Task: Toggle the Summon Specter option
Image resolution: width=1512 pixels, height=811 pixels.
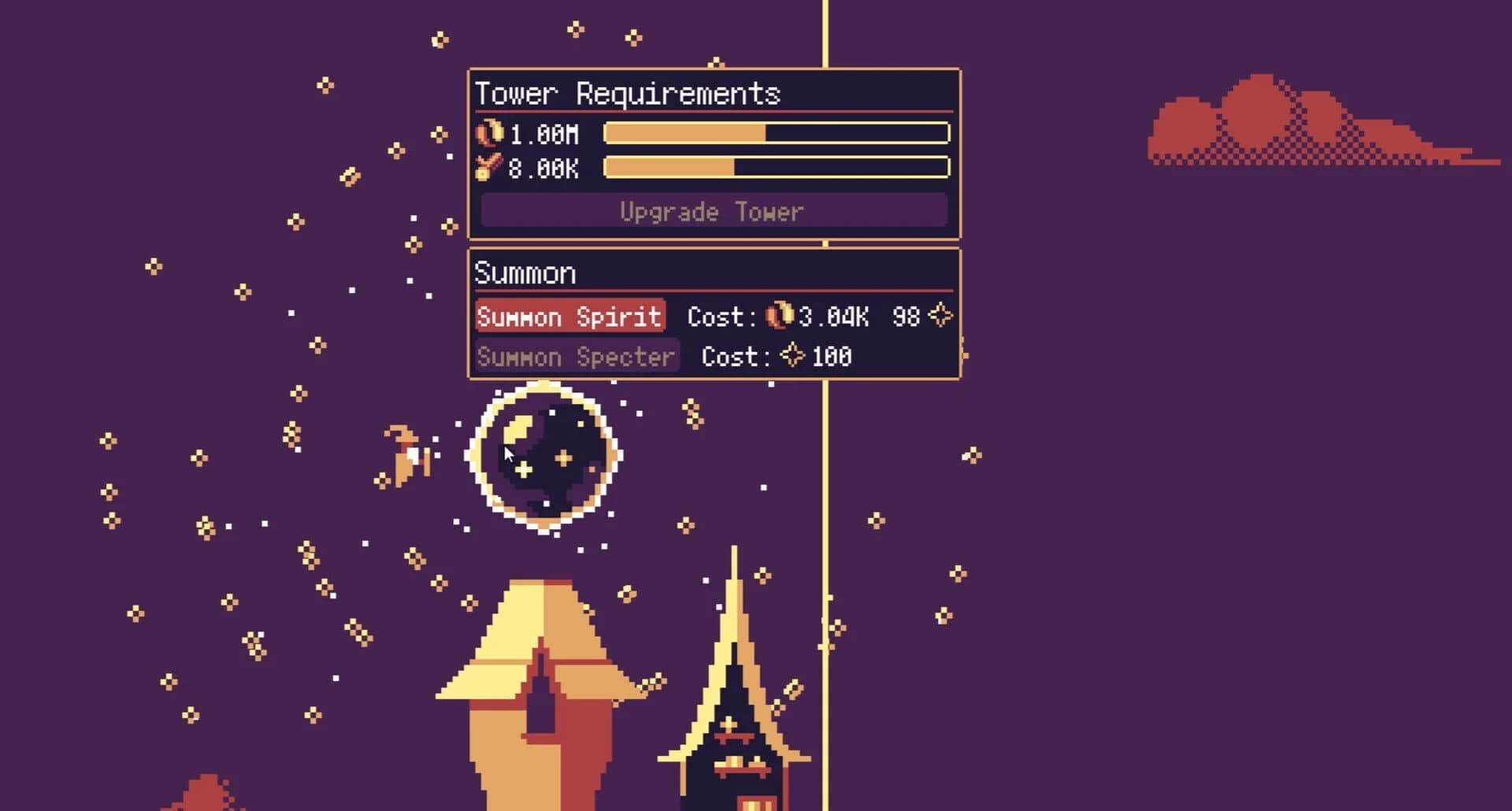Action: click(576, 356)
